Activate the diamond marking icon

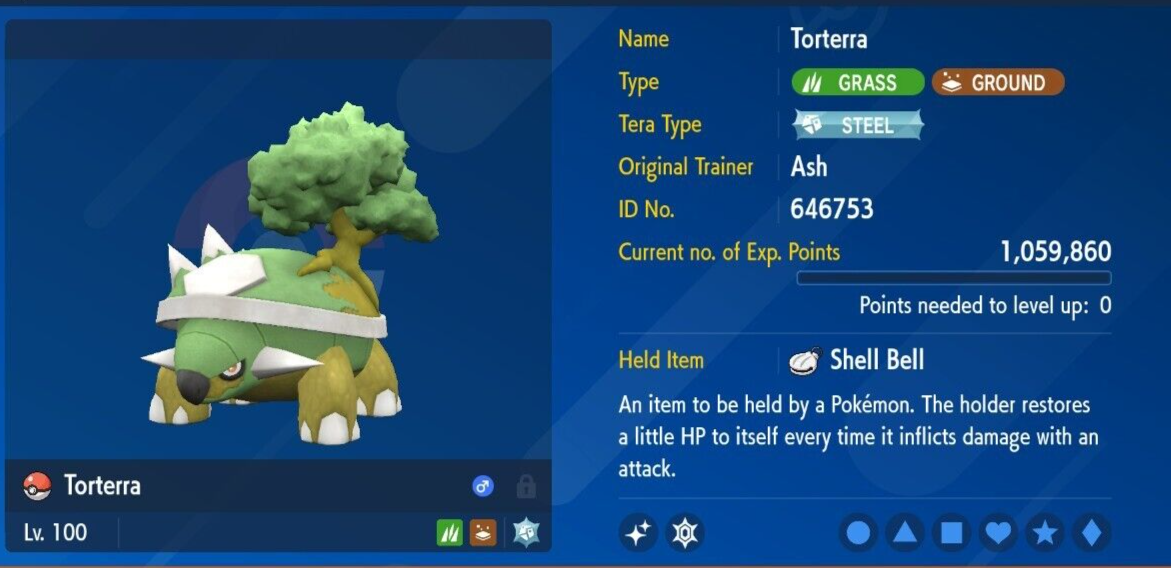click(x=1091, y=533)
